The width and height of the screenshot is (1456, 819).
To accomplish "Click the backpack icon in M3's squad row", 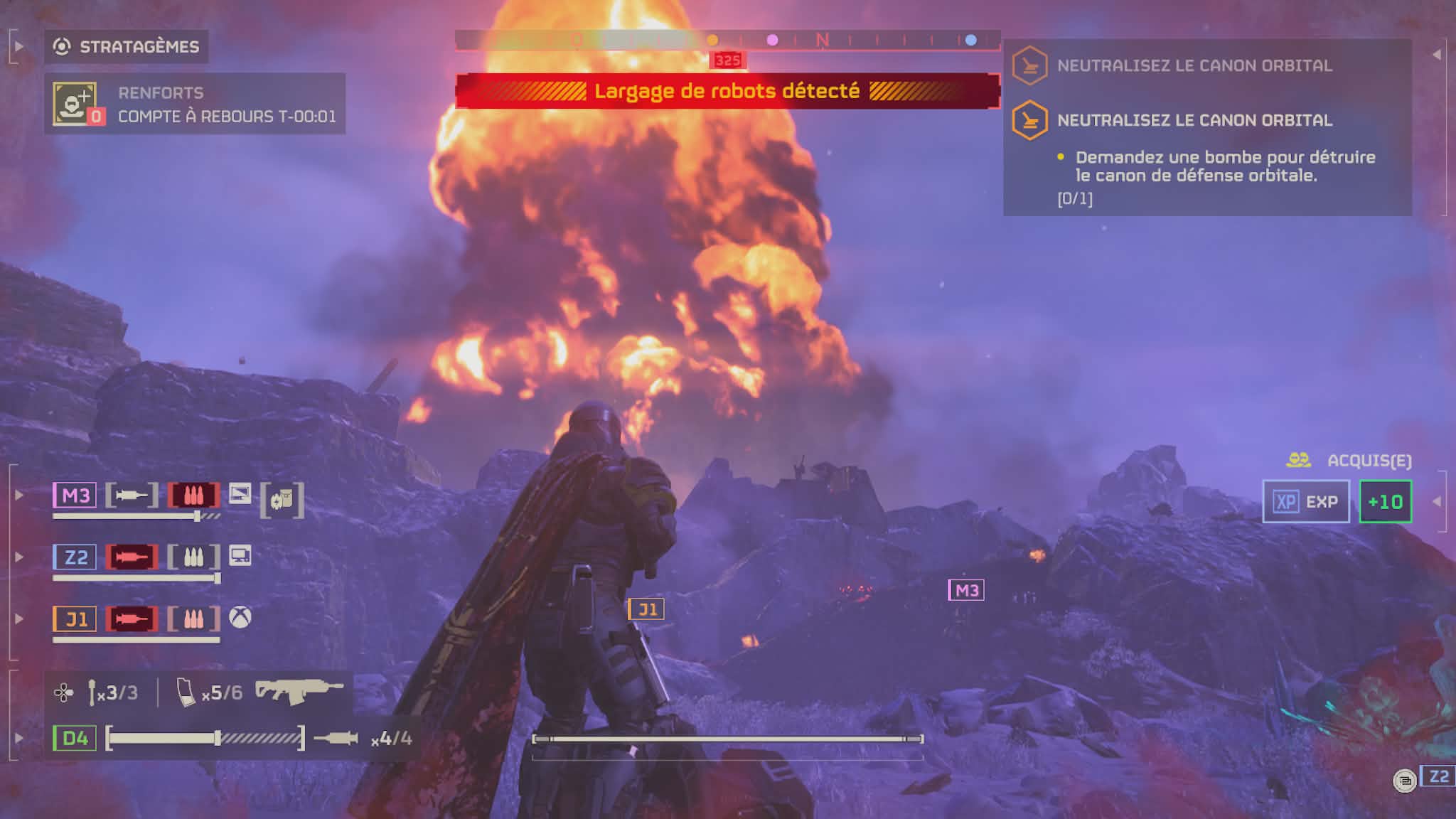I will pos(282,500).
